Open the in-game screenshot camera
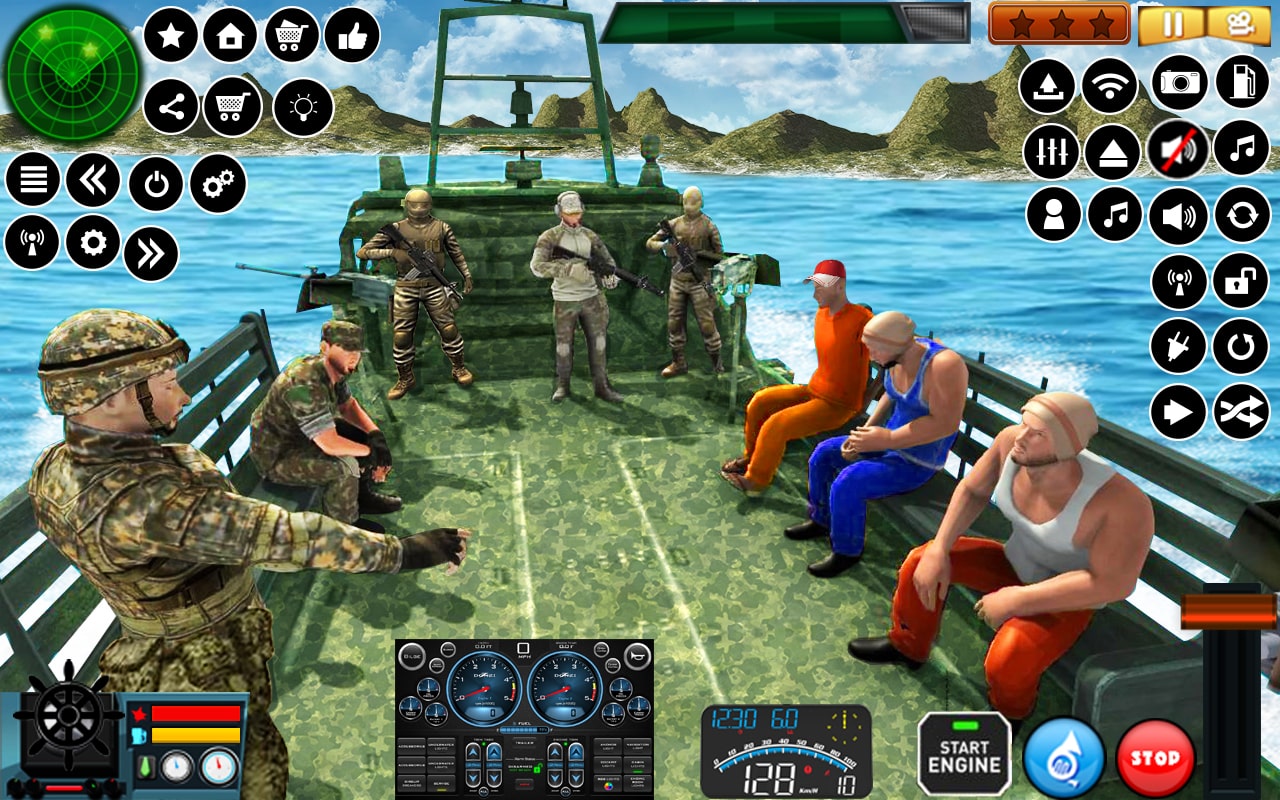Screen dimensions: 1280x800 pos(1176,82)
